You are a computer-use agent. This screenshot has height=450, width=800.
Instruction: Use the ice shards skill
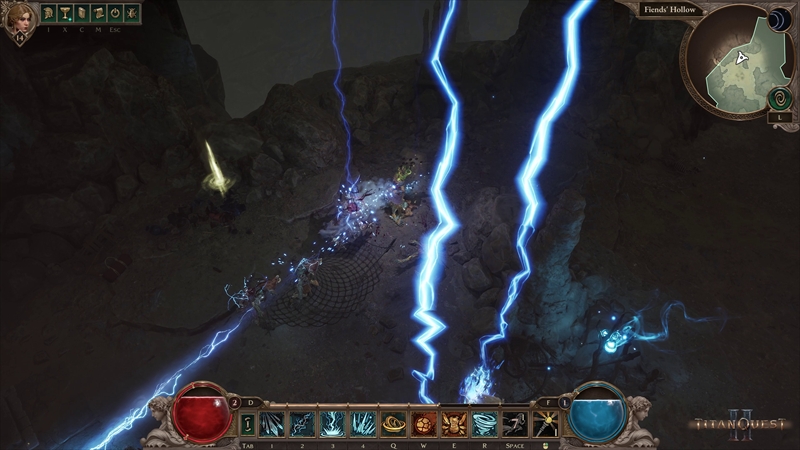point(272,424)
